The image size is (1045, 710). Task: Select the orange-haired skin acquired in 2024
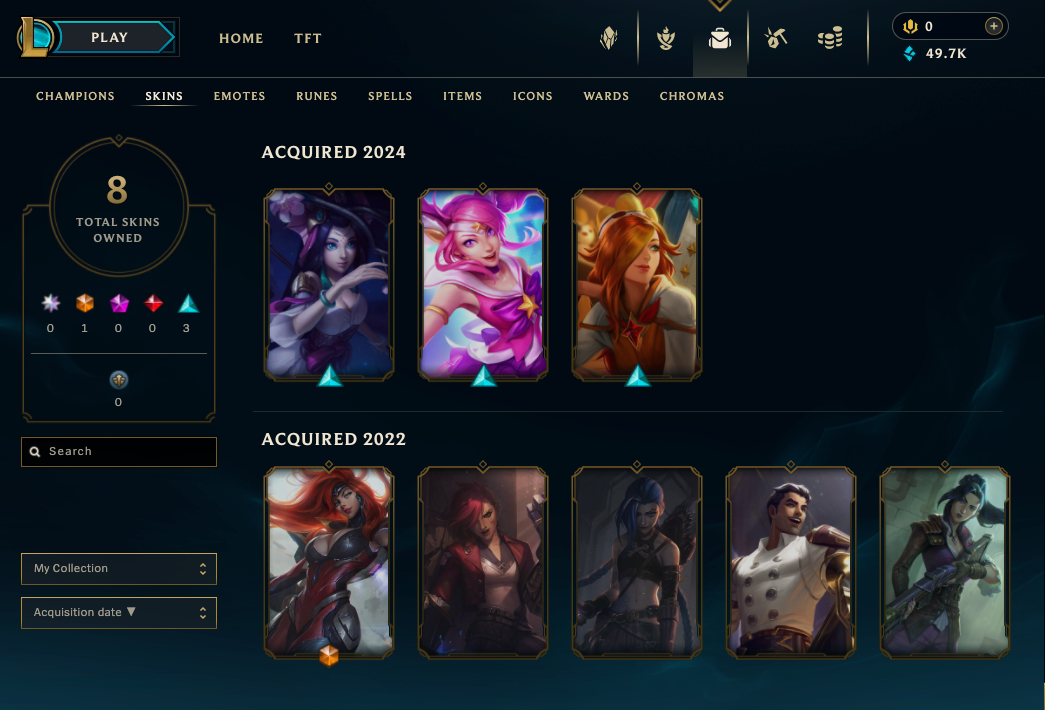[x=637, y=283]
